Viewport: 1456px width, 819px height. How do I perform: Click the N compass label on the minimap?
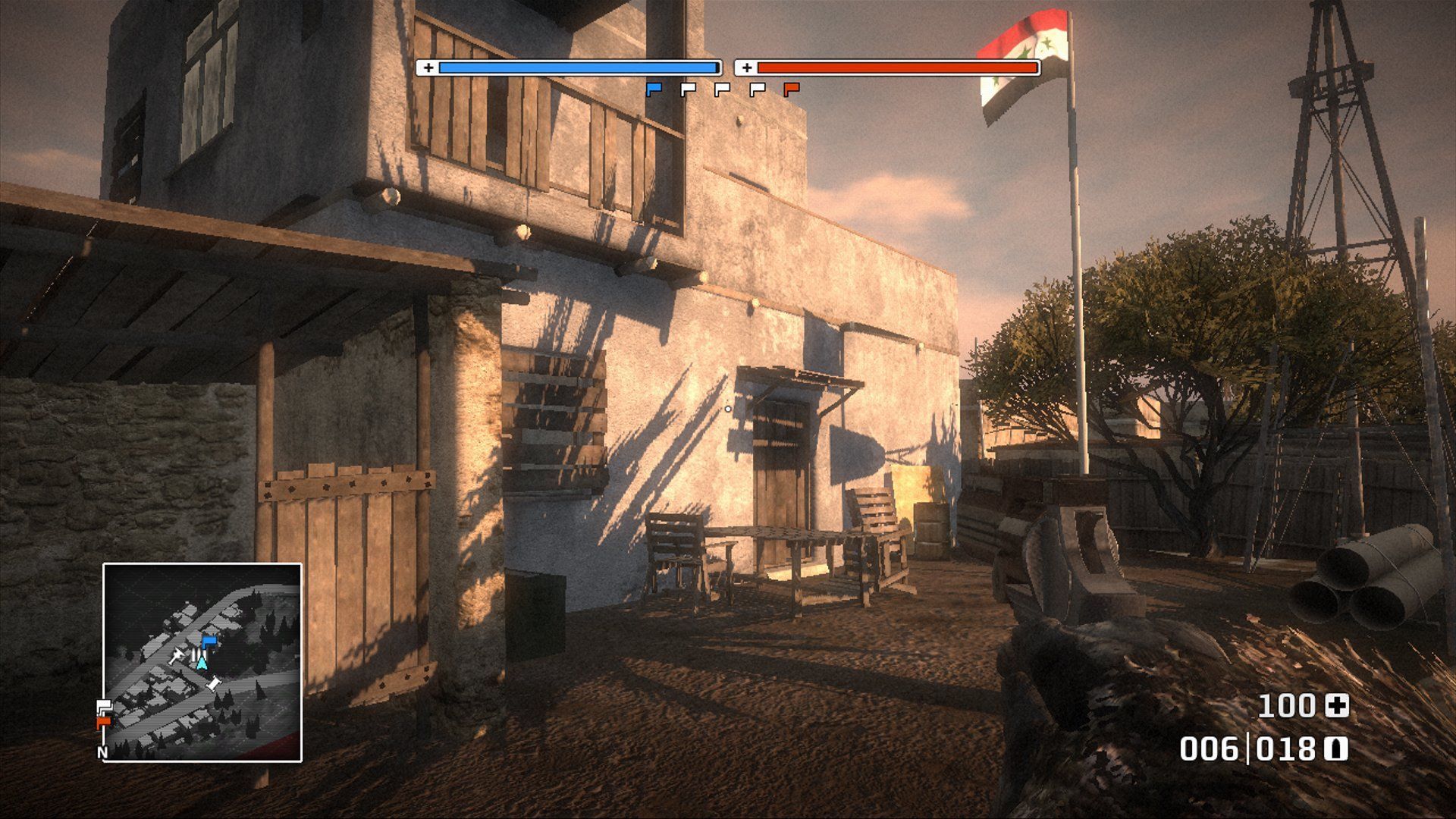[102, 752]
